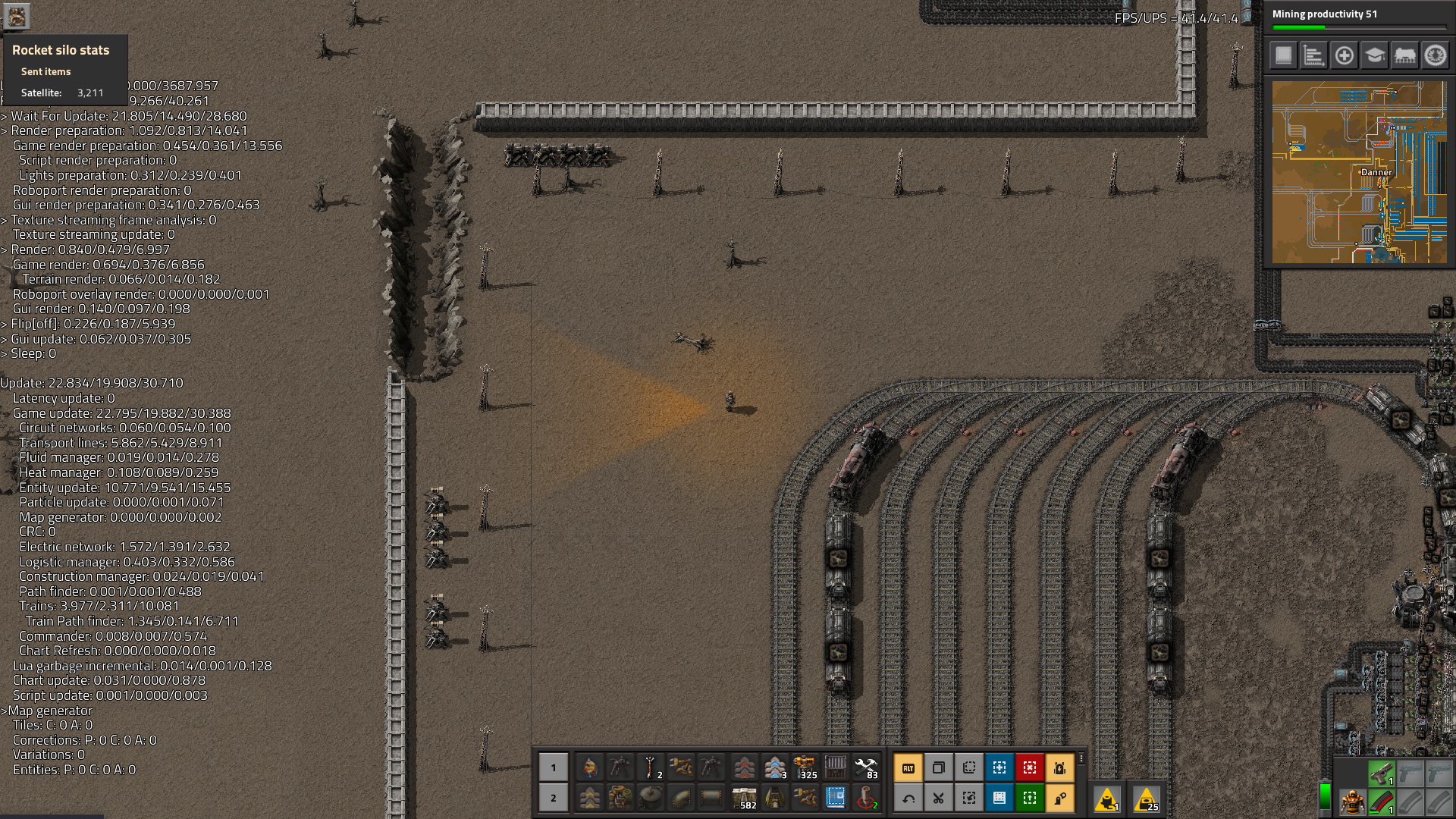This screenshot has height=819, width=1456.
Task: Pick the rocket silo slot with 582
Action: [x=744, y=798]
